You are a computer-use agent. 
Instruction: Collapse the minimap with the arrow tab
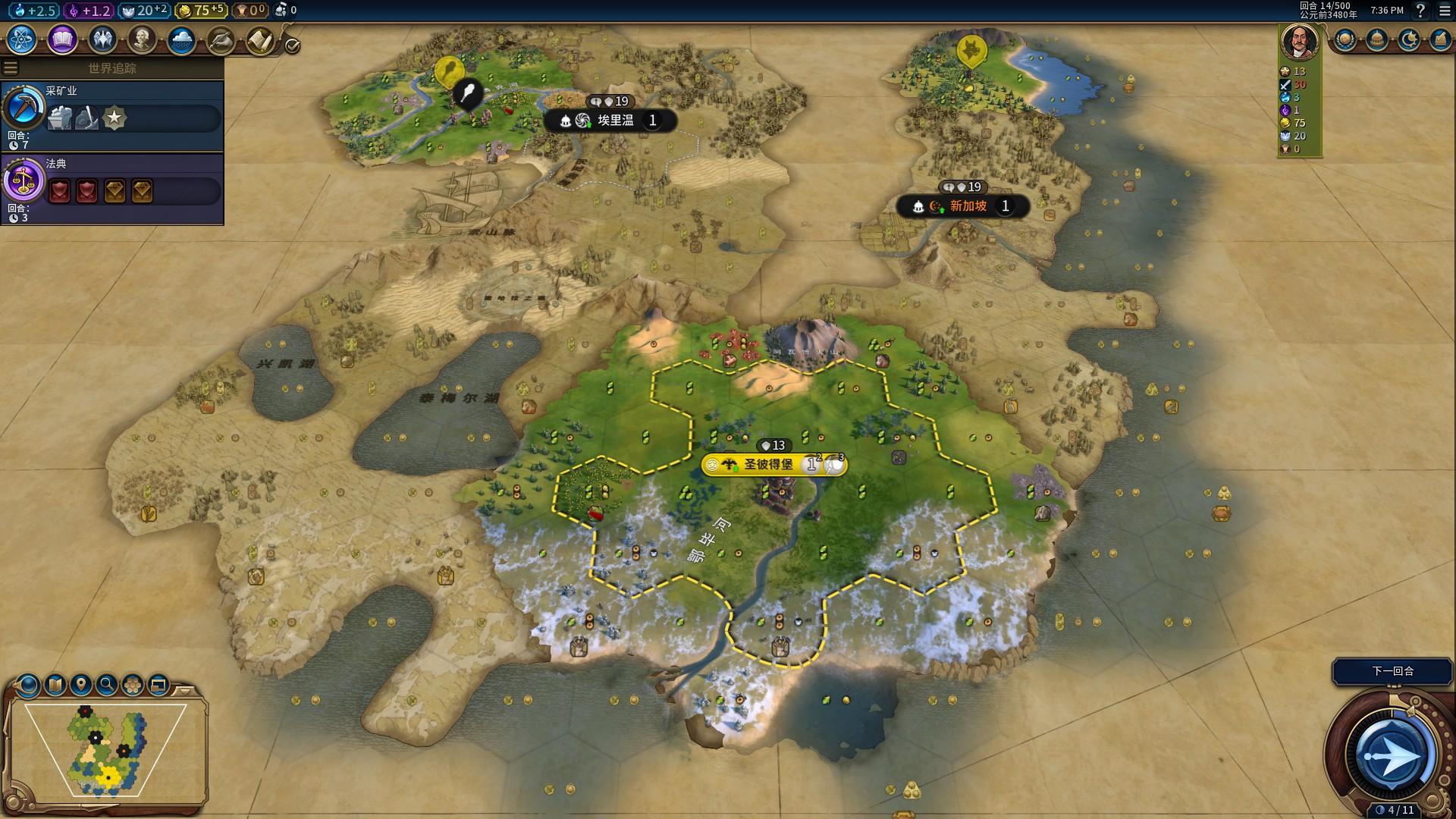click(x=185, y=691)
